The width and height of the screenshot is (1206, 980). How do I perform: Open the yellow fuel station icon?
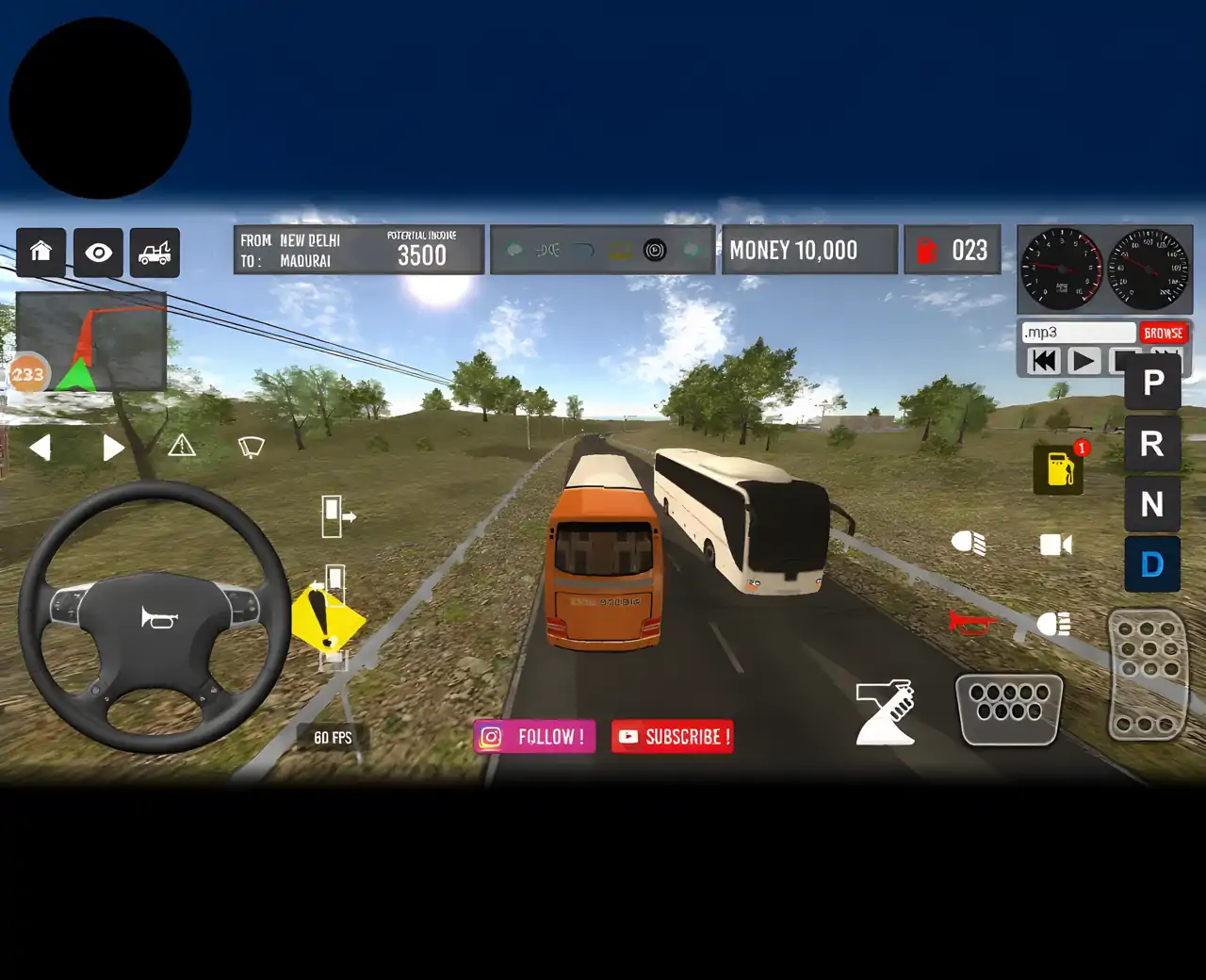tap(1059, 468)
